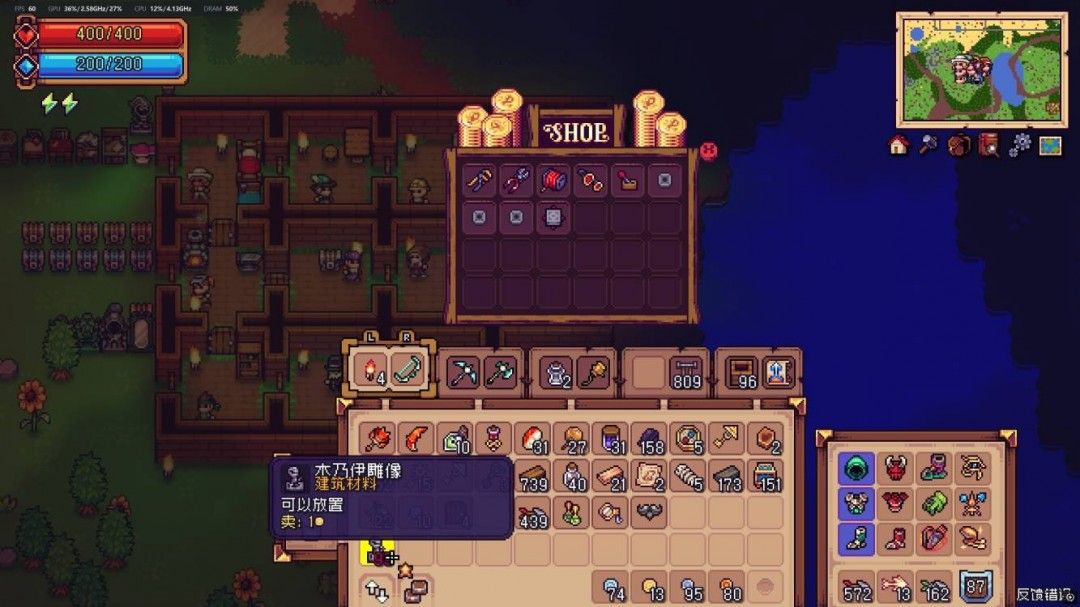Select the green gloves equipment slot
1080x607 pixels.
933,503
